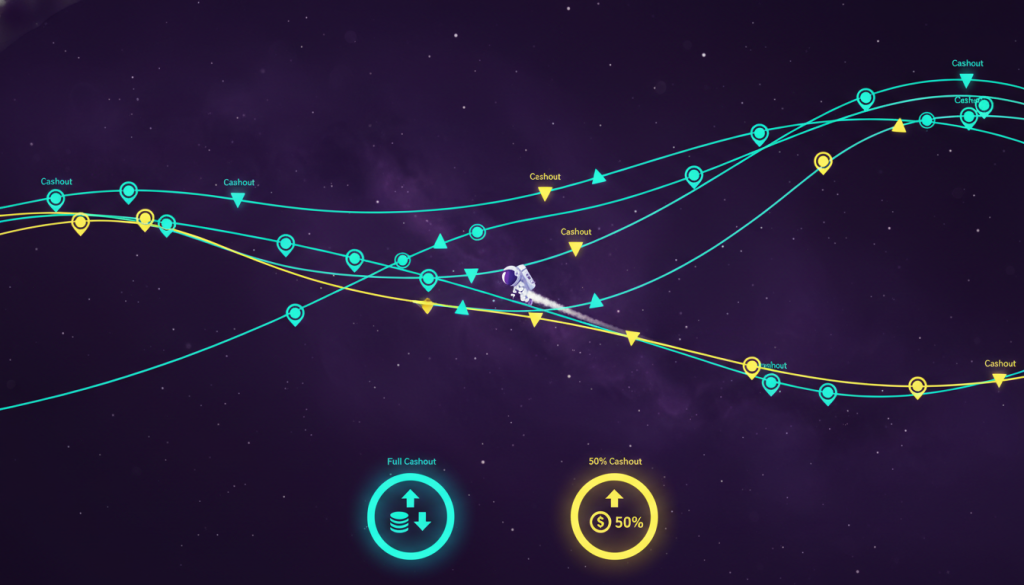This screenshot has width=1024, height=585.
Task: Choose the yellow 50% Cashout button
Action: (614, 518)
